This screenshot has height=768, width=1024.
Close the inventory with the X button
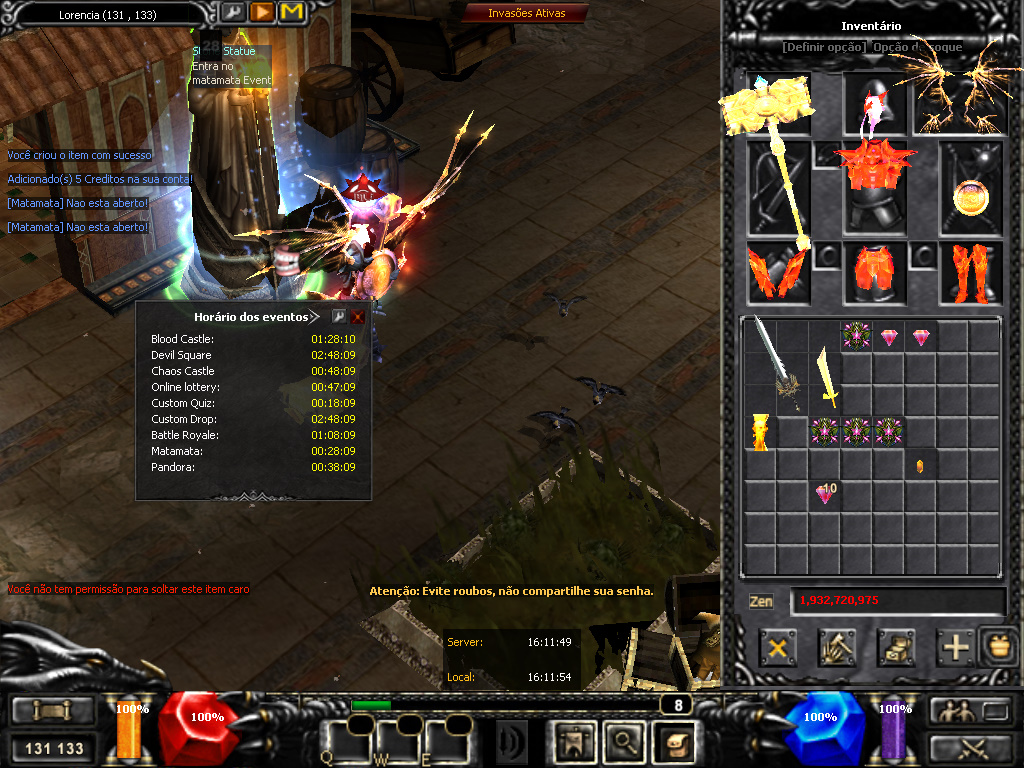point(778,648)
